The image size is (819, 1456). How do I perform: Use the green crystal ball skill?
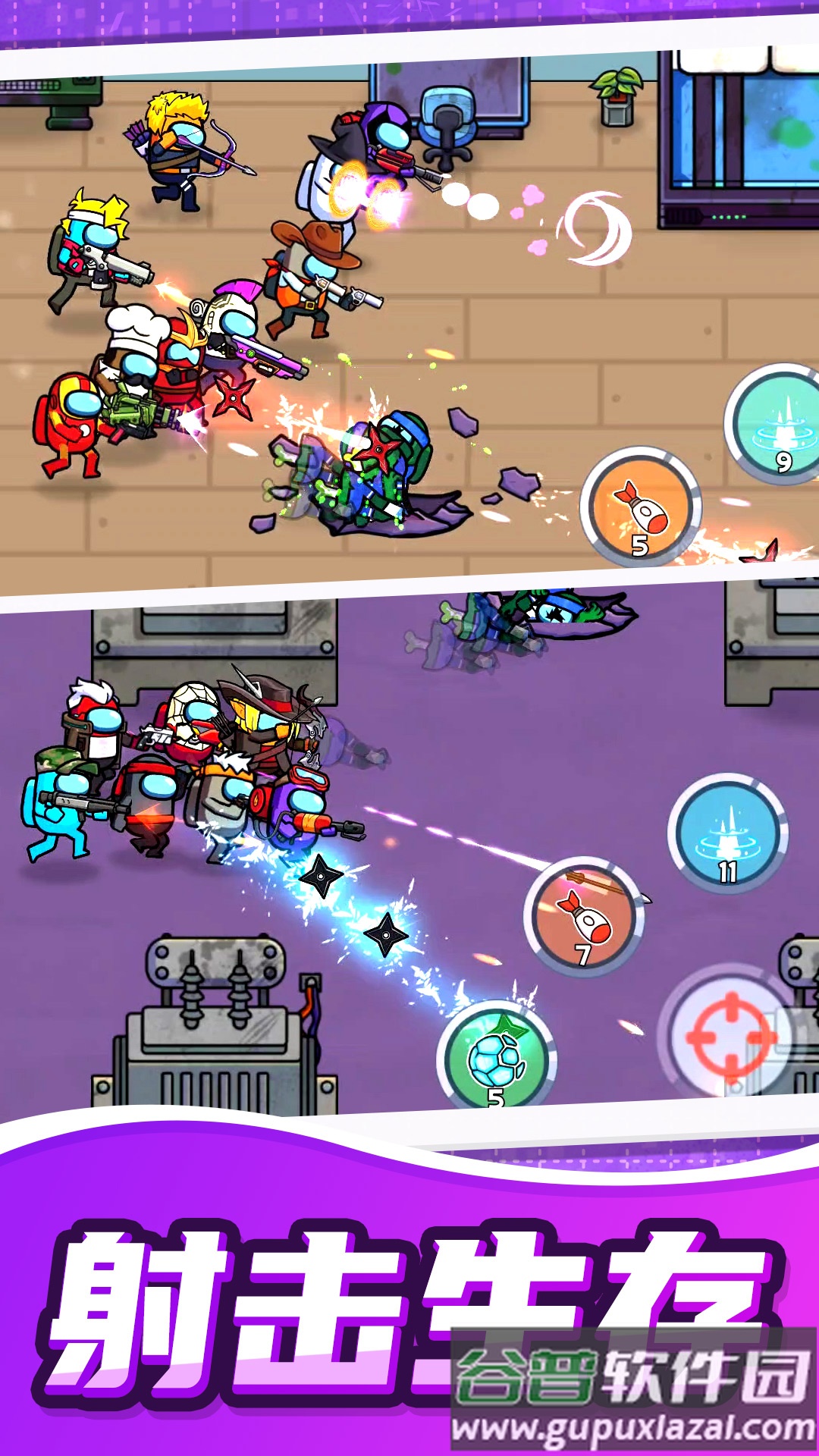pyautogui.click(x=497, y=1056)
